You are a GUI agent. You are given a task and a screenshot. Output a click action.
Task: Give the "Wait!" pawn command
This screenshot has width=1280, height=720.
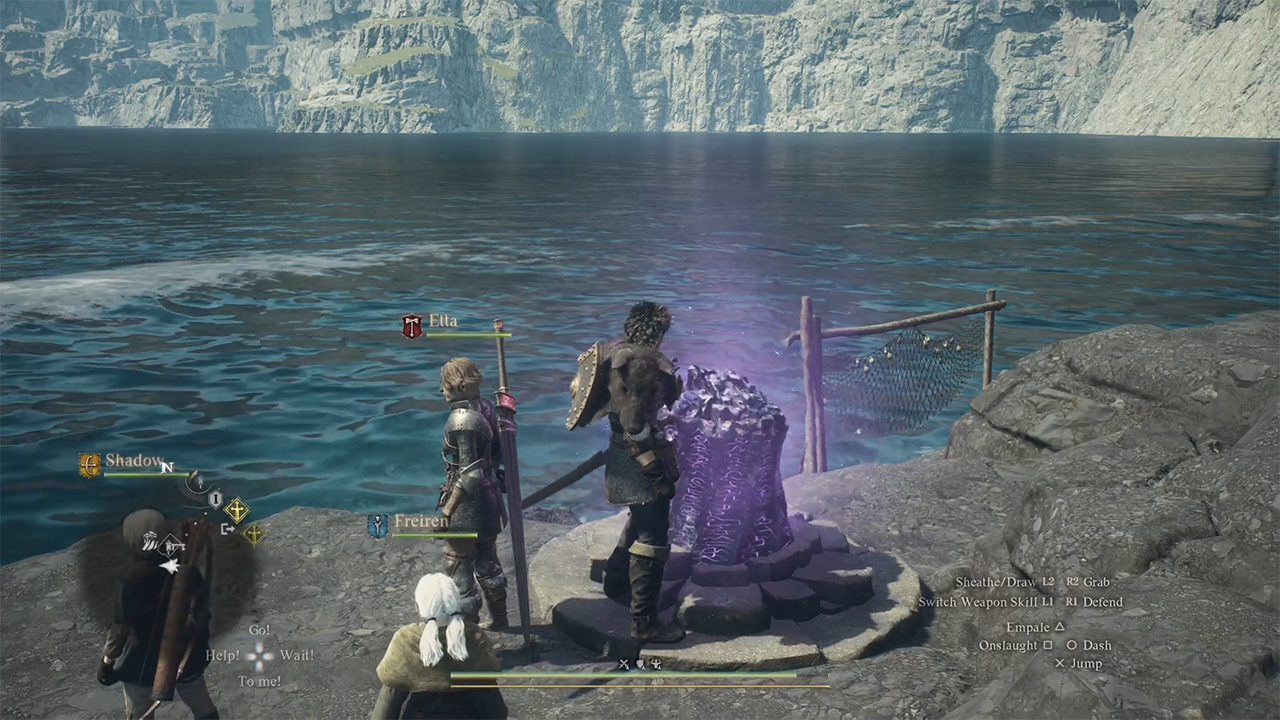(x=297, y=656)
